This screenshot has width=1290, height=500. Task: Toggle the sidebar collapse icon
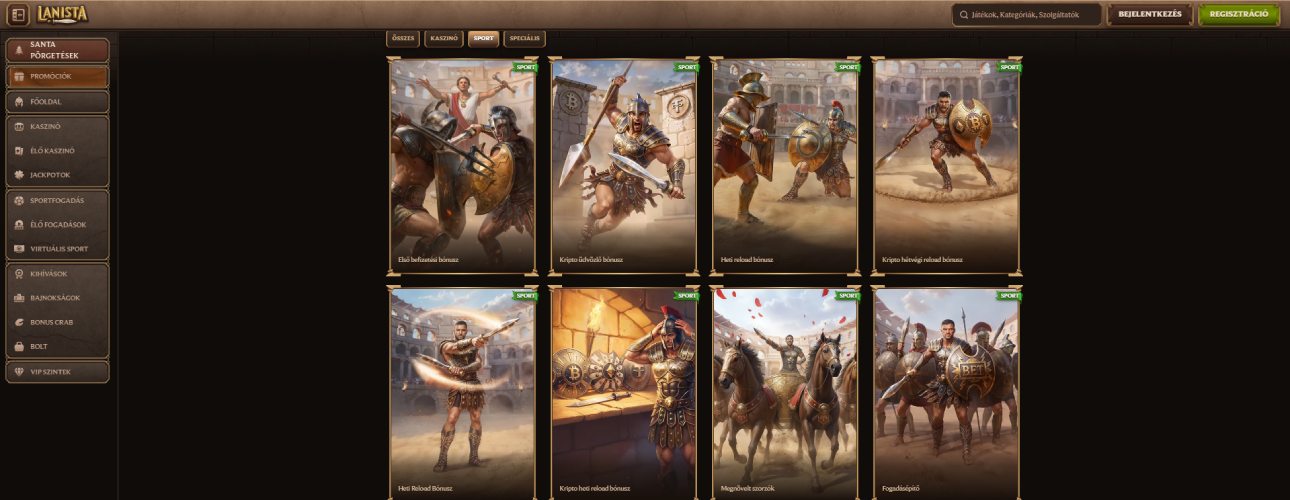(x=18, y=16)
